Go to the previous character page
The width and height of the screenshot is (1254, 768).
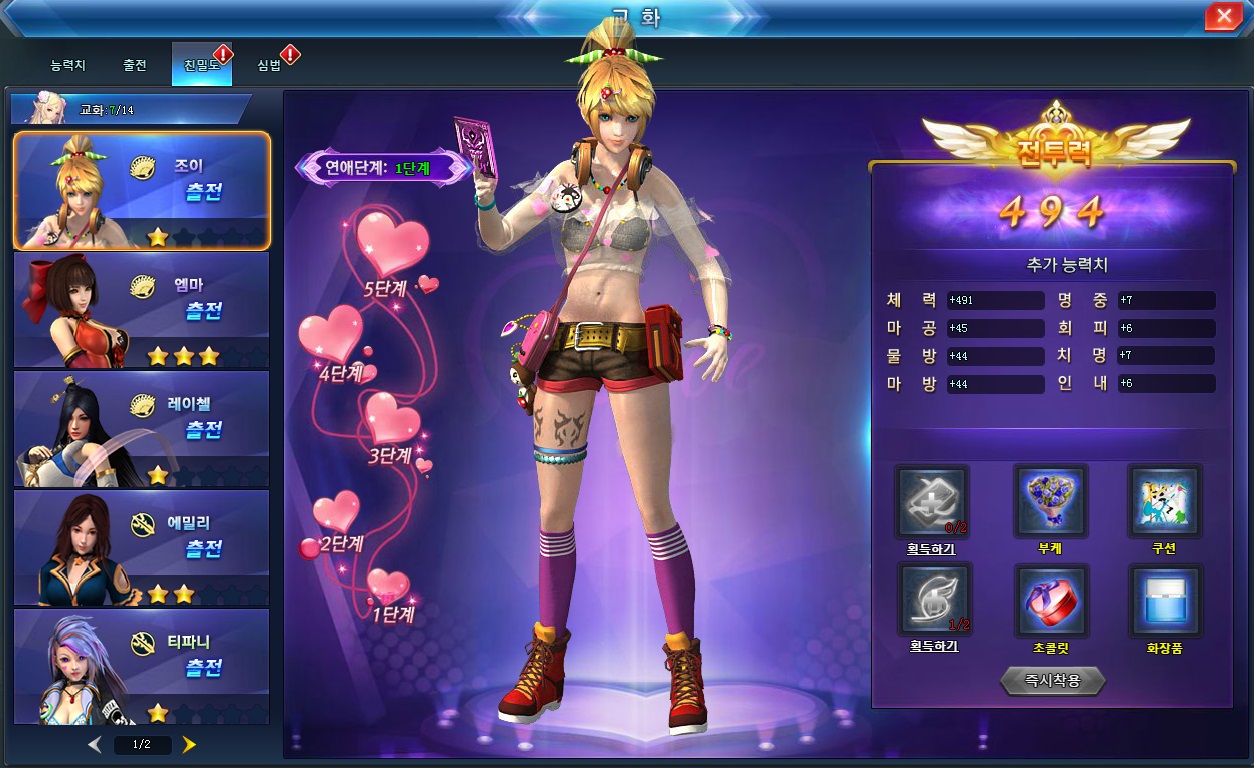click(95, 744)
